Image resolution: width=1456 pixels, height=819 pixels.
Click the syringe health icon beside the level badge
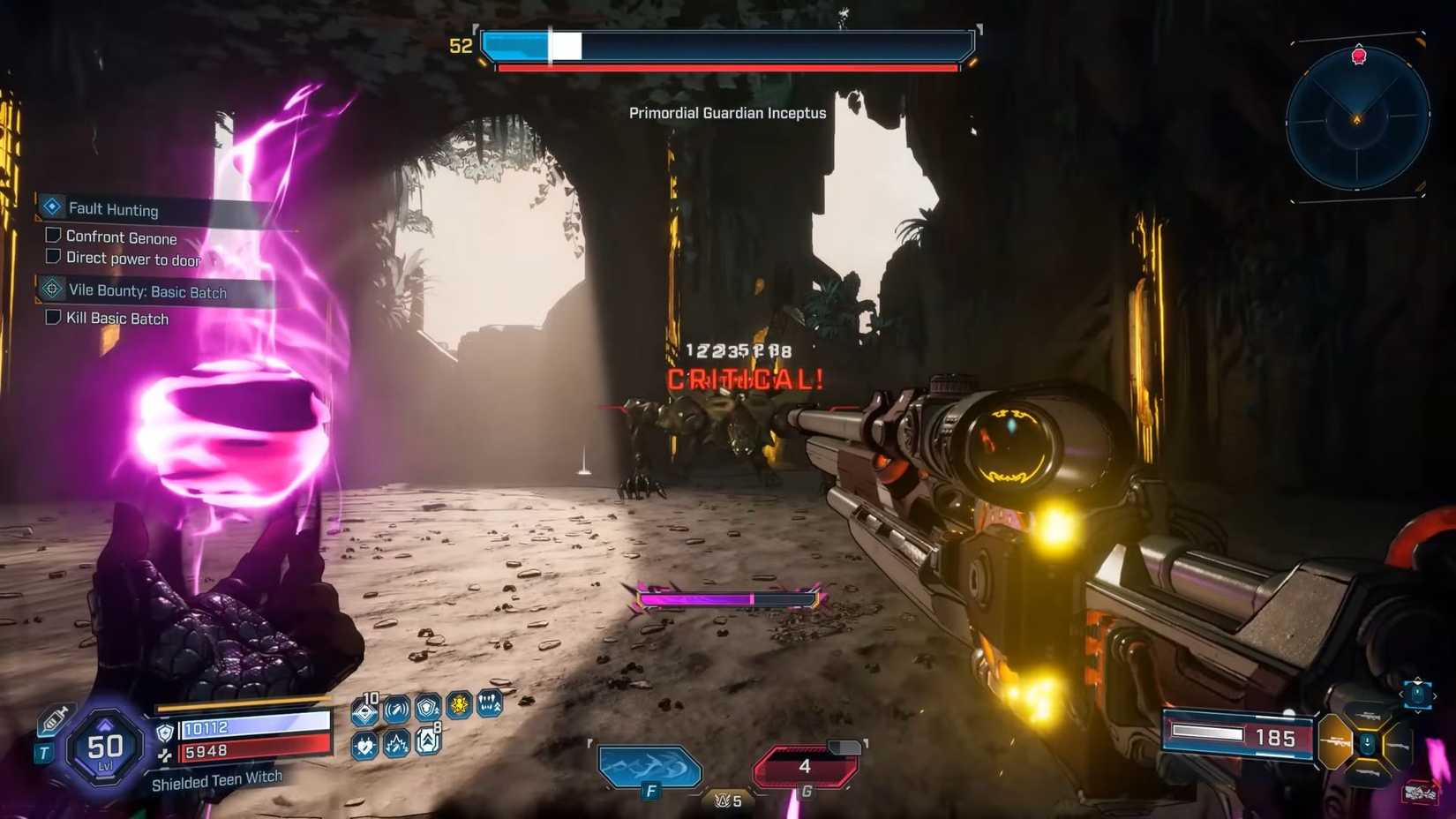pyautogui.click(x=54, y=718)
